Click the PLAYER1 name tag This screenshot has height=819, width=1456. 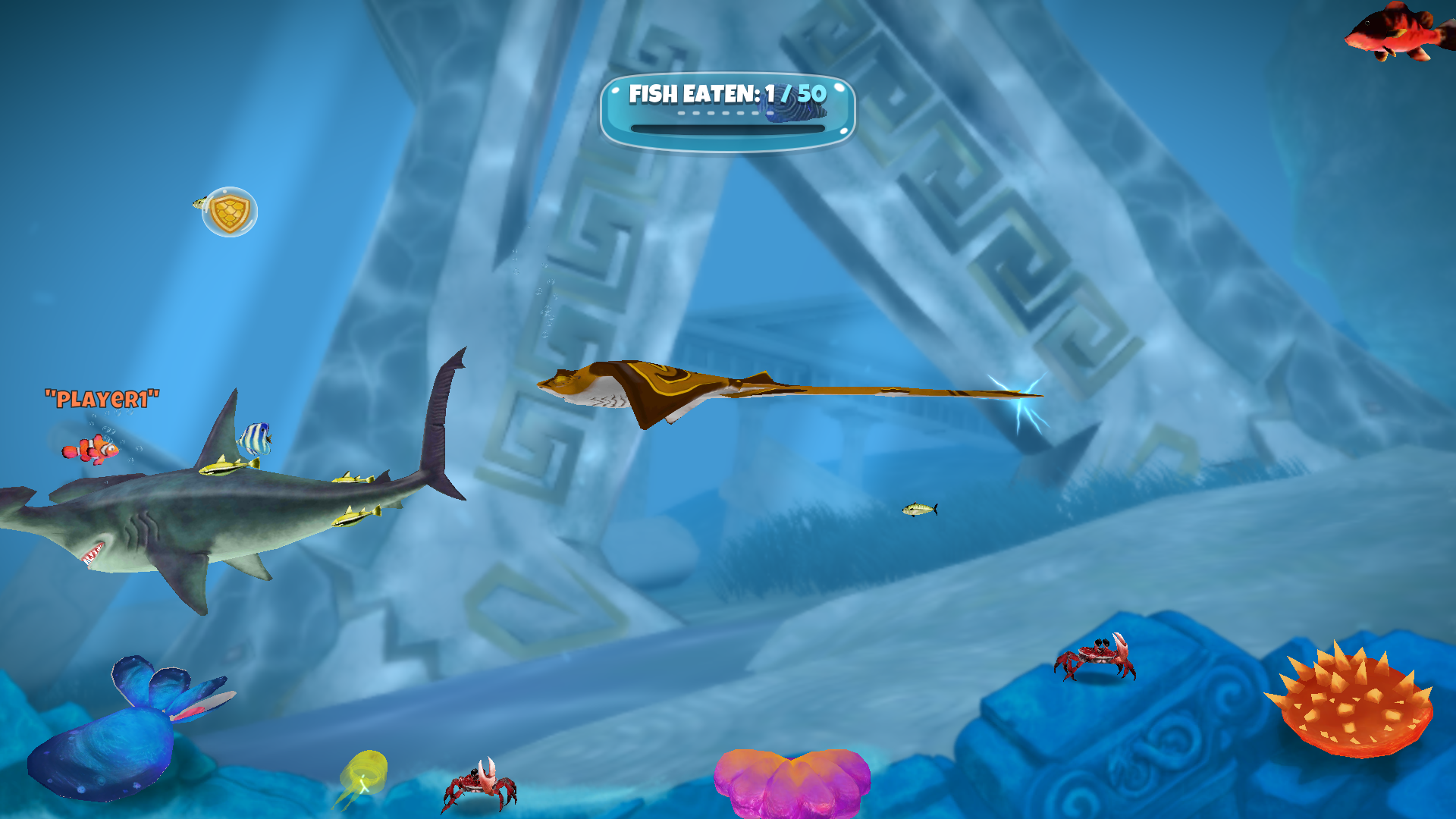pyautogui.click(x=102, y=398)
